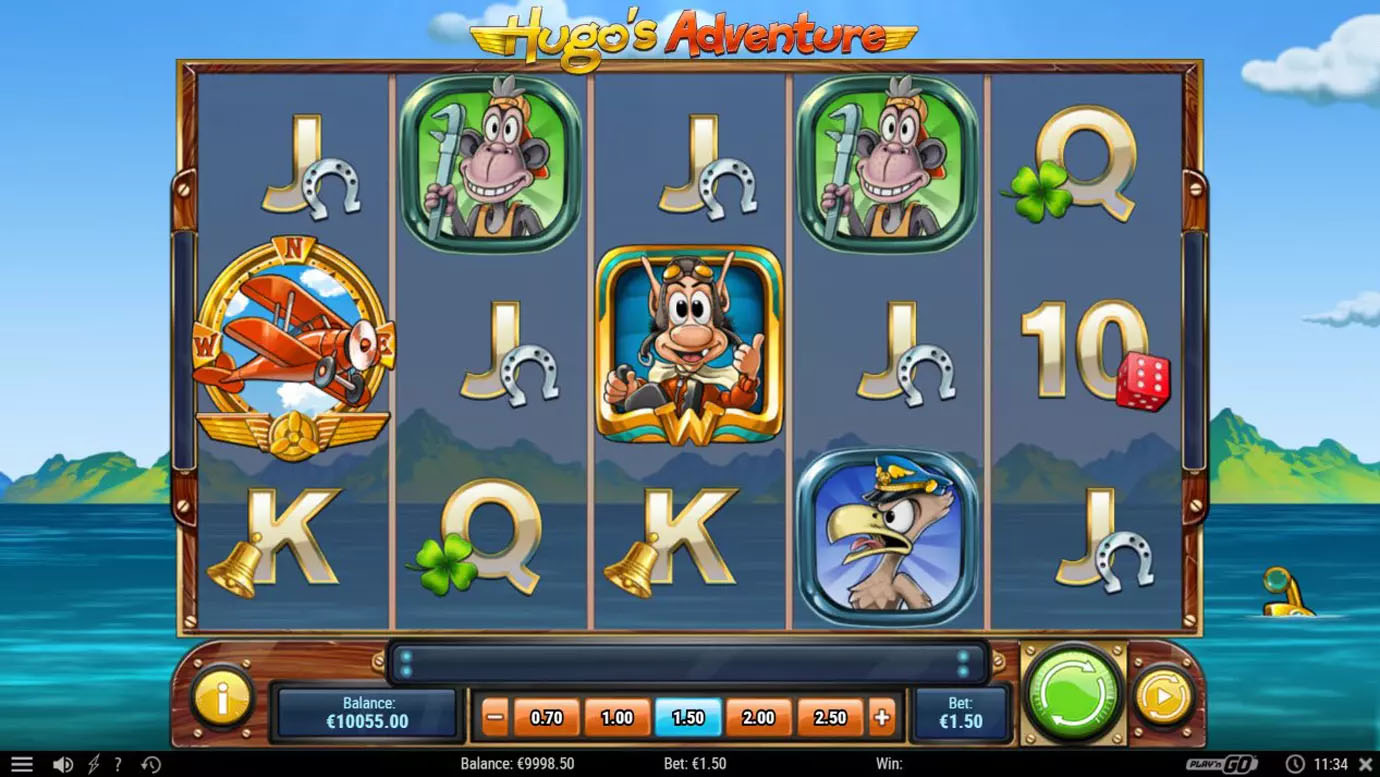The width and height of the screenshot is (1380, 777).
Task: Spin the reels with the green button
Action: tap(1073, 694)
